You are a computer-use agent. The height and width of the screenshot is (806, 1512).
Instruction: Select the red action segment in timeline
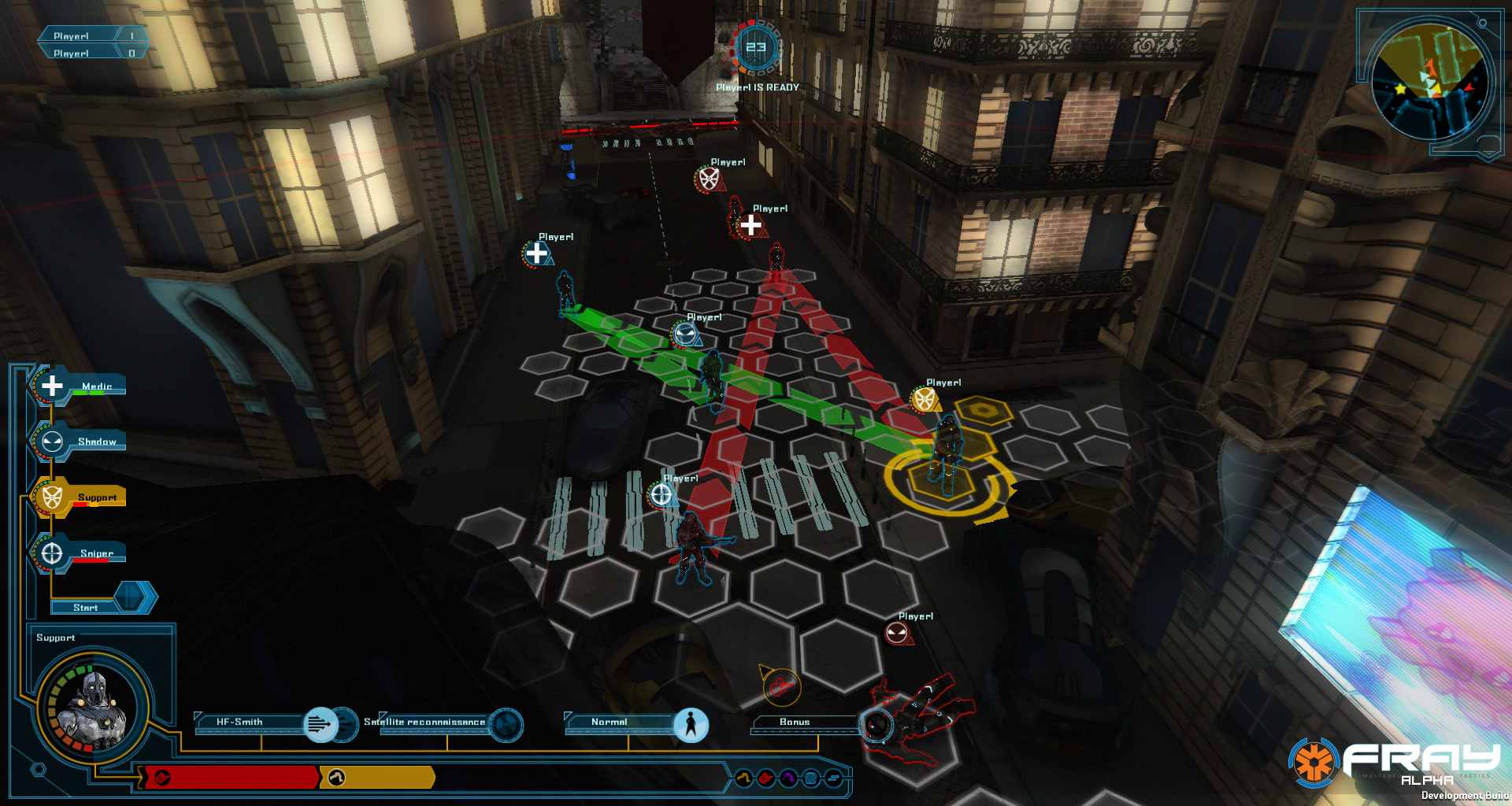point(233,778)
